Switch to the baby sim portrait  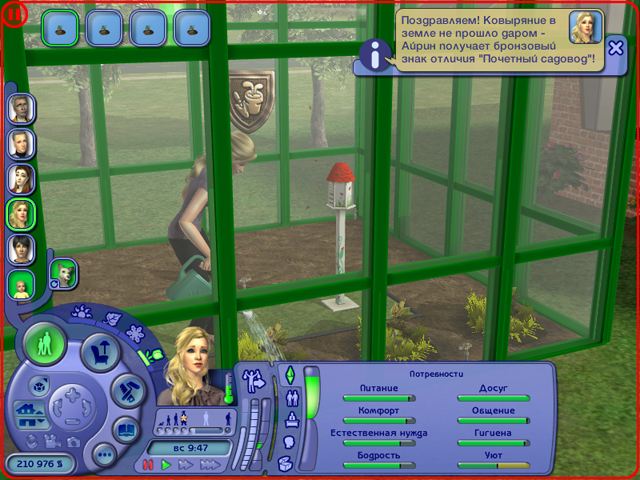(21, 285)
